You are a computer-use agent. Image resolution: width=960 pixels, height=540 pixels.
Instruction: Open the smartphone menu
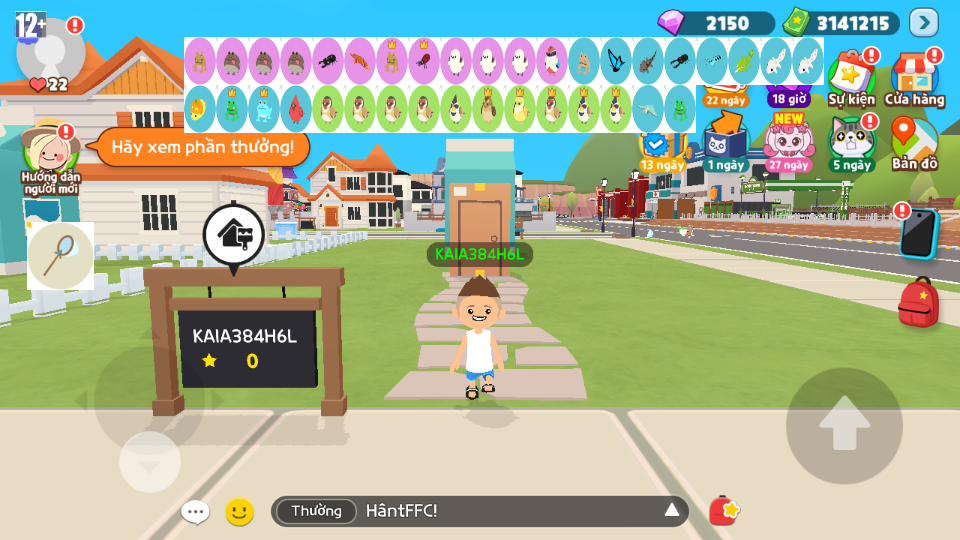pyautogui.click(x=917, y=234)
